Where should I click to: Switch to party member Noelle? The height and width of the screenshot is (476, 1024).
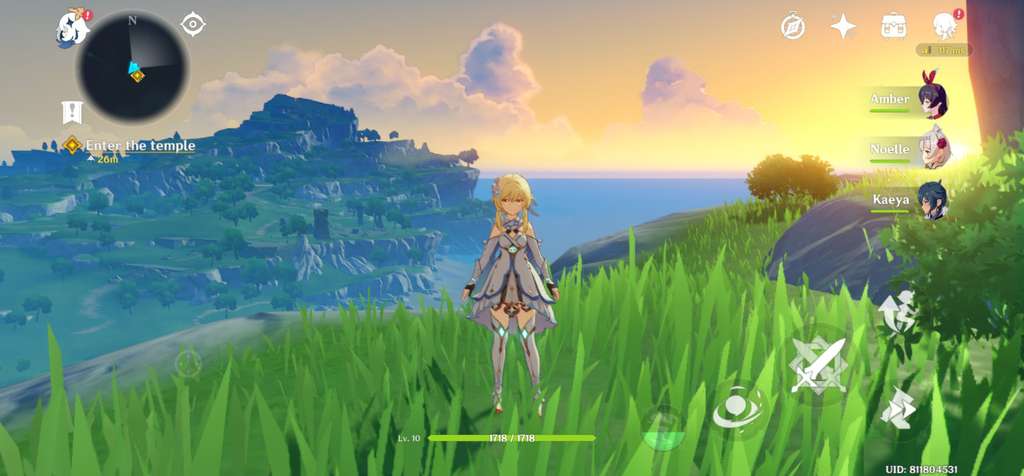click(x=908, y=150)
